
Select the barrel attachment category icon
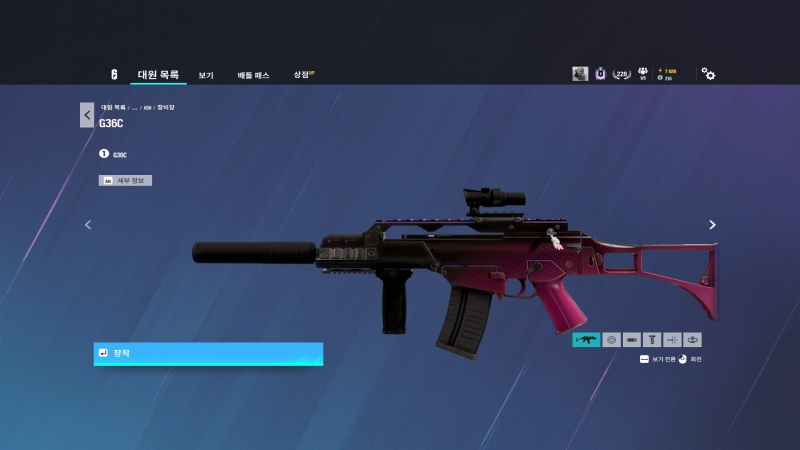click(x=632, y=340)
